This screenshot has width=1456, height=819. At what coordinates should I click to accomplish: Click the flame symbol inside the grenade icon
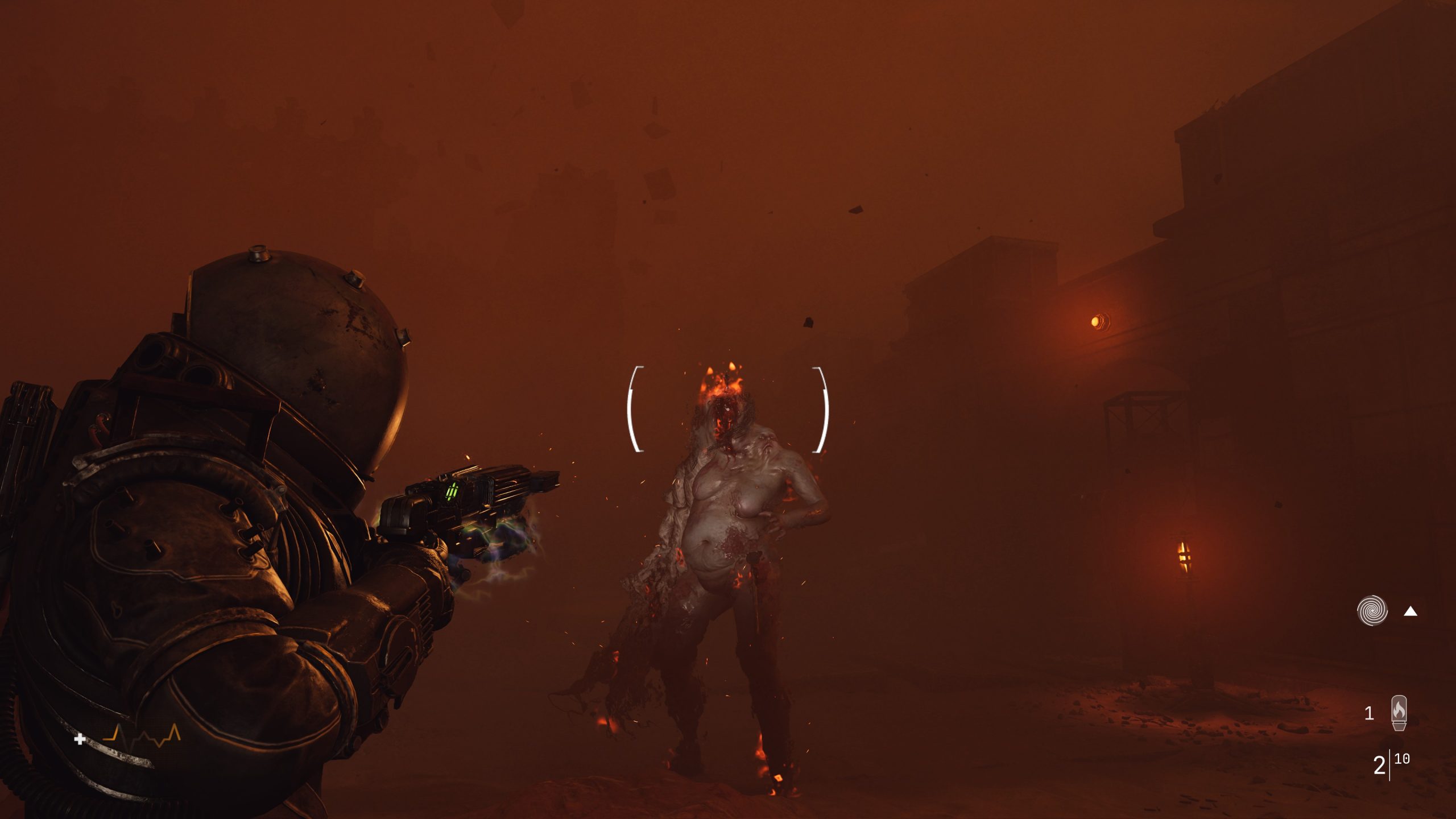click(x=1399, y=710)
